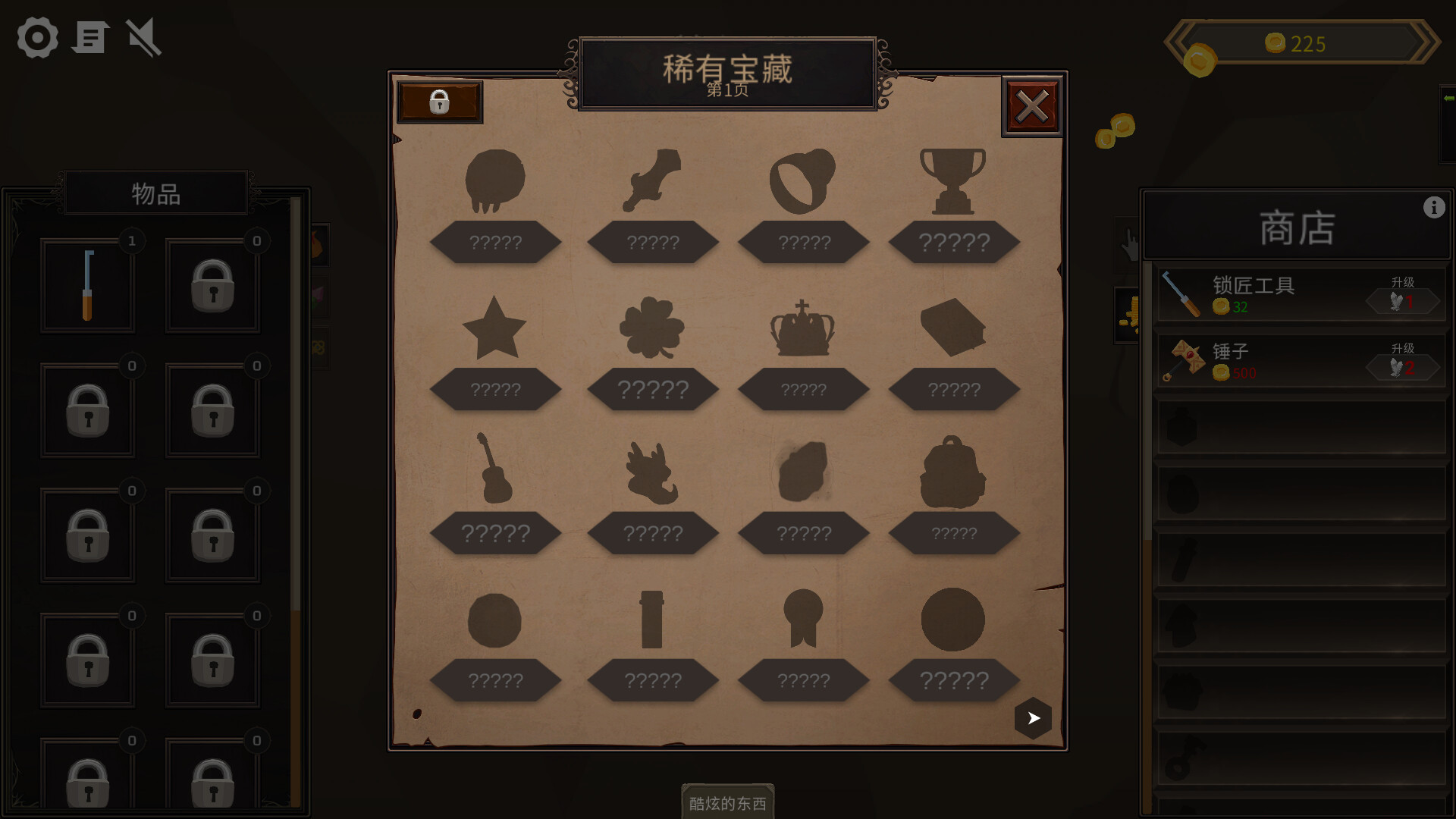Open the settings gear icon
Screen dimensions: 1456x819
point(36,38)
